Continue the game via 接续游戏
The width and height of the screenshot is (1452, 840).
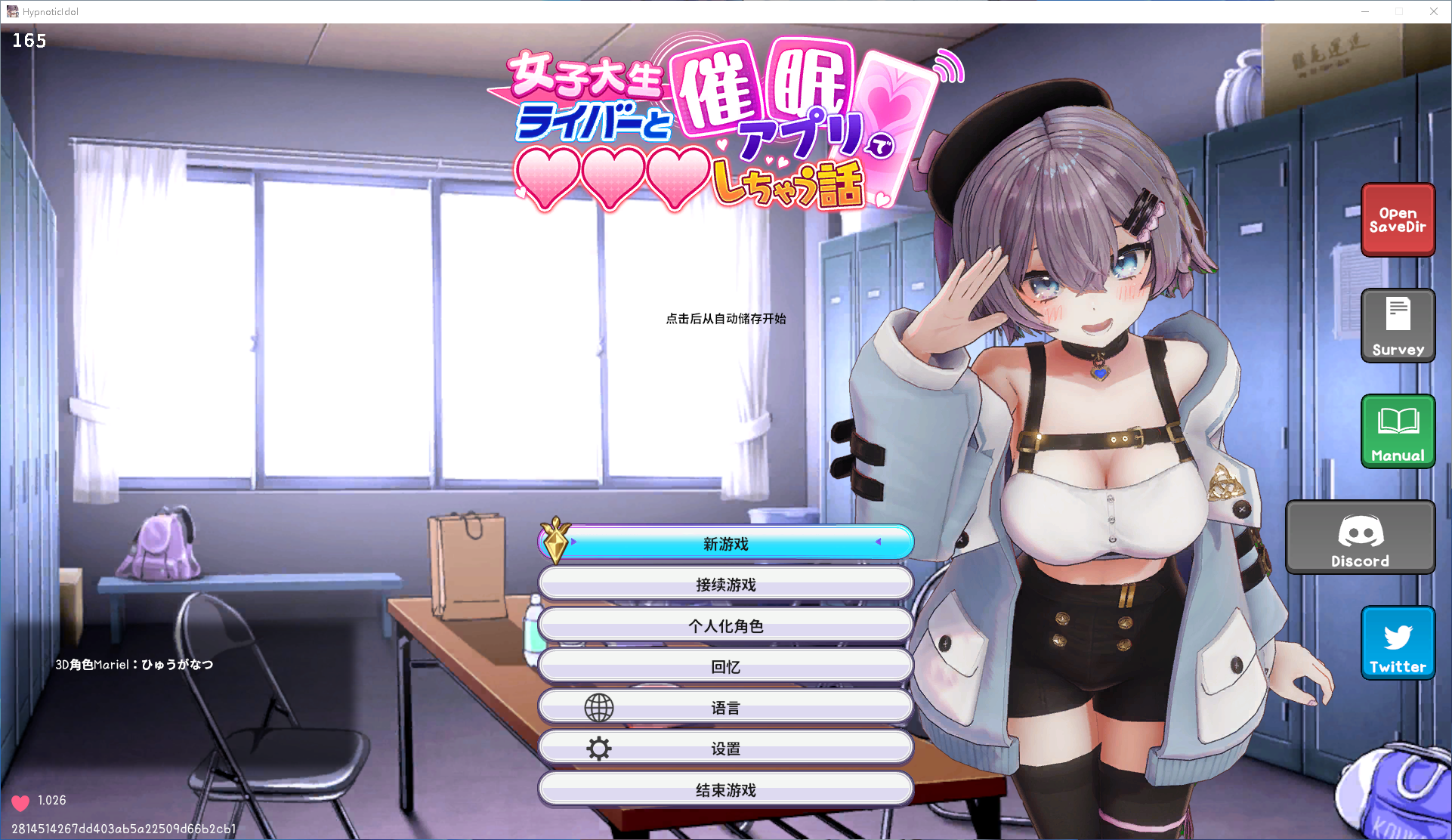pyautogui.click(x=725, y=585)
